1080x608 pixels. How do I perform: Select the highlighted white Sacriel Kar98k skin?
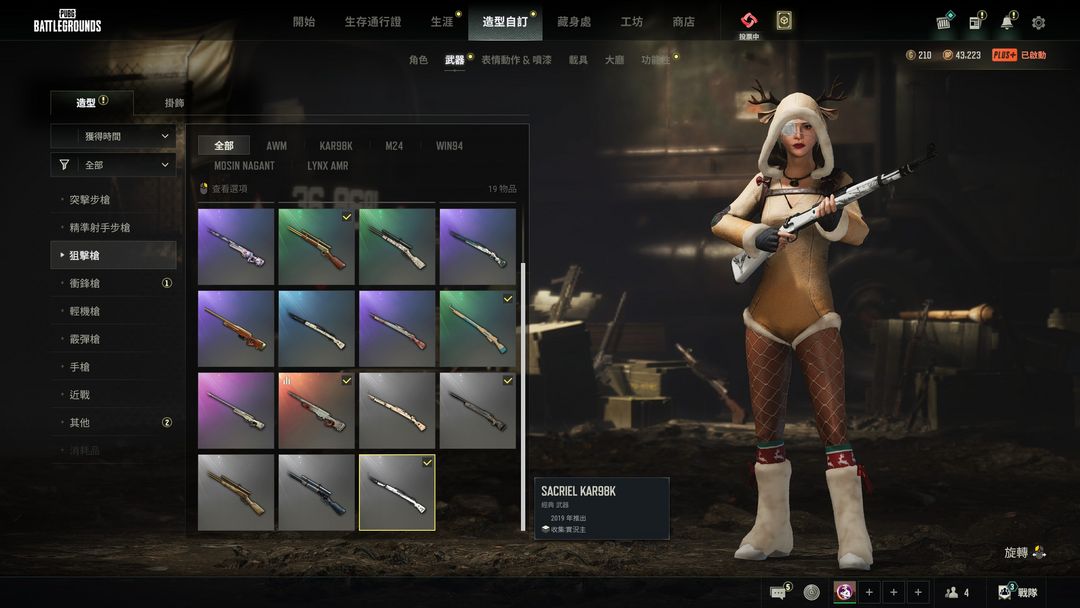click(x=397, y=492)
